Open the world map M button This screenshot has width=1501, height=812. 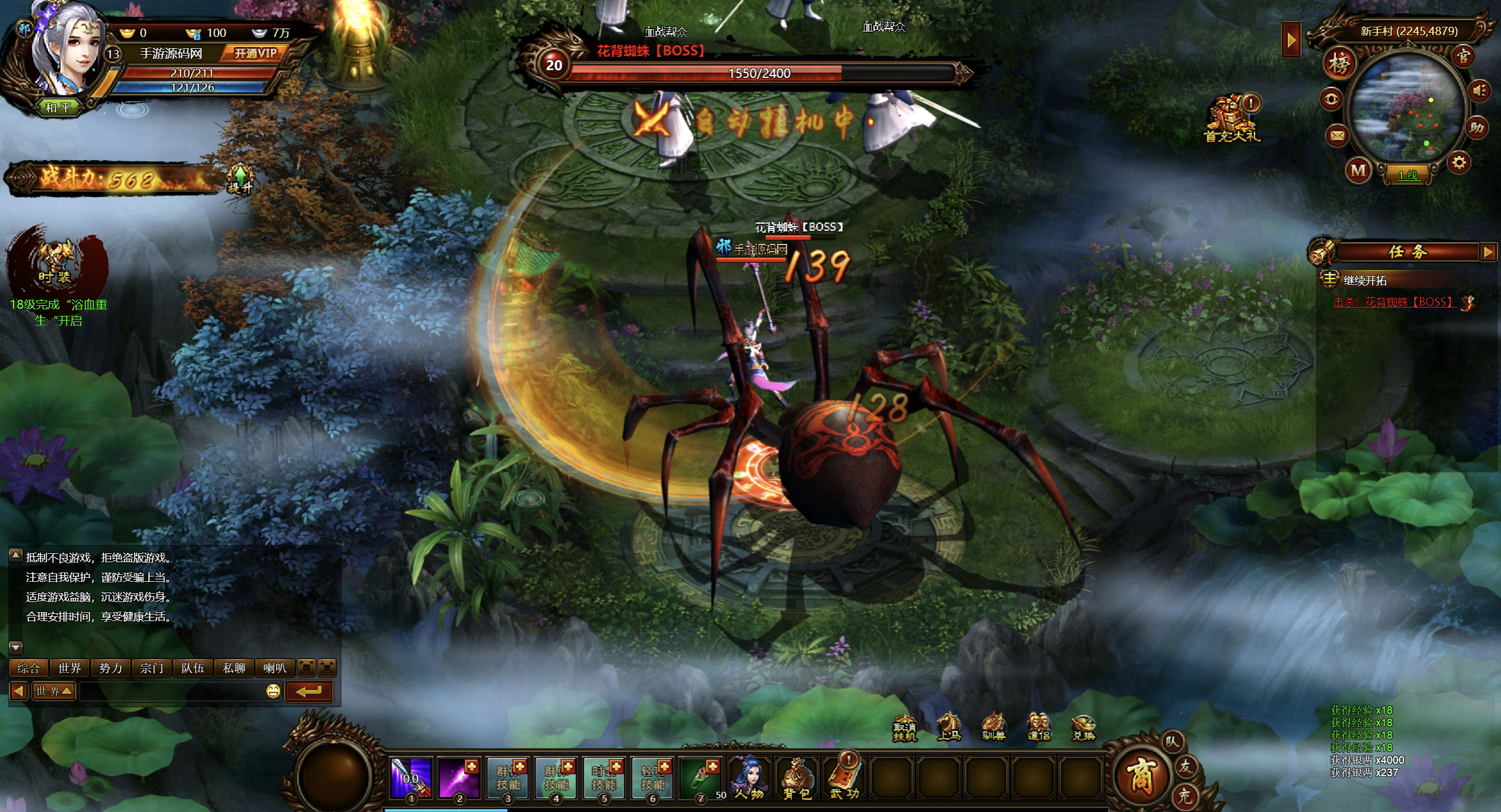coord(1358,171)
